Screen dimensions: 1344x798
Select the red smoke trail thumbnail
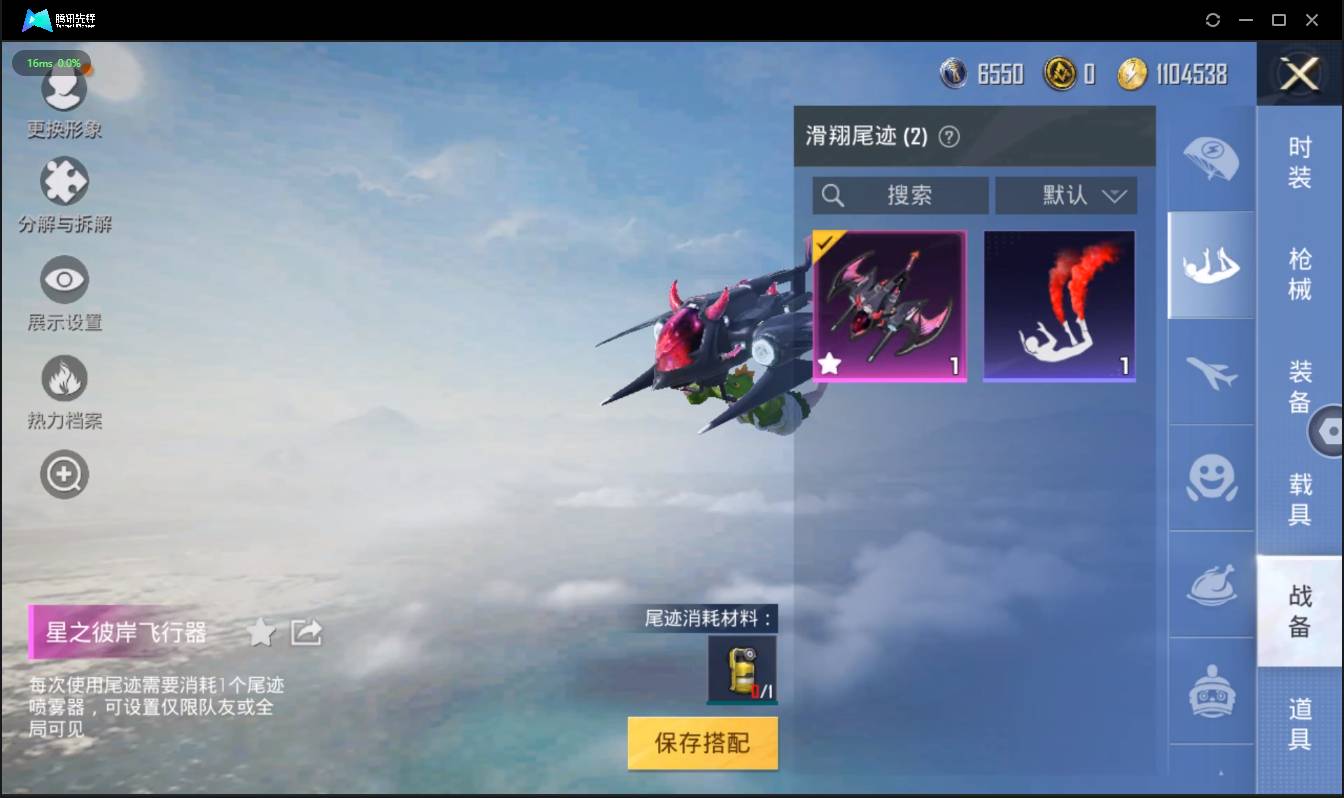(1059, 305)
